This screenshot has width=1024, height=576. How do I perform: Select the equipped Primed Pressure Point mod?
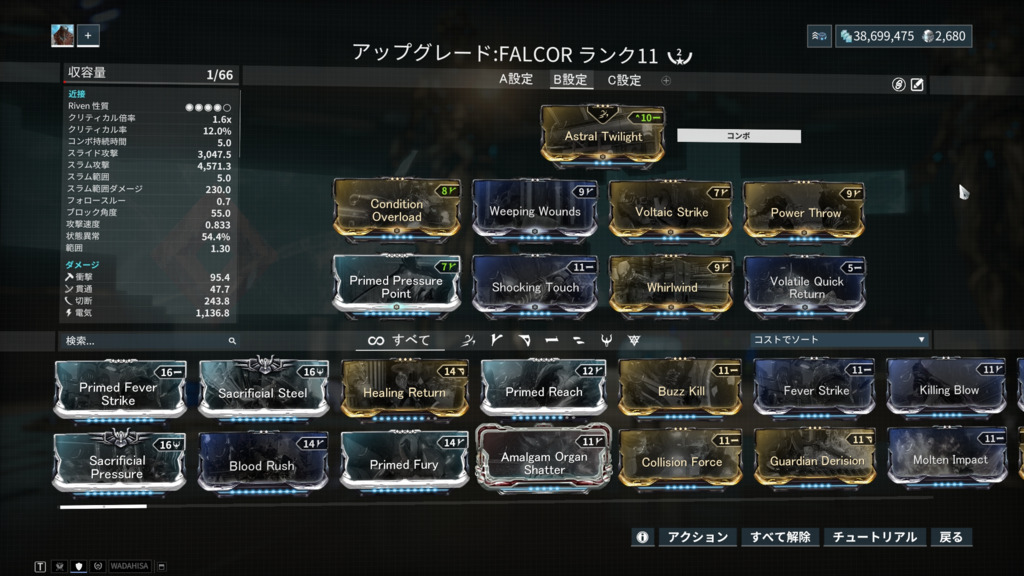click(x=396, y=287)
